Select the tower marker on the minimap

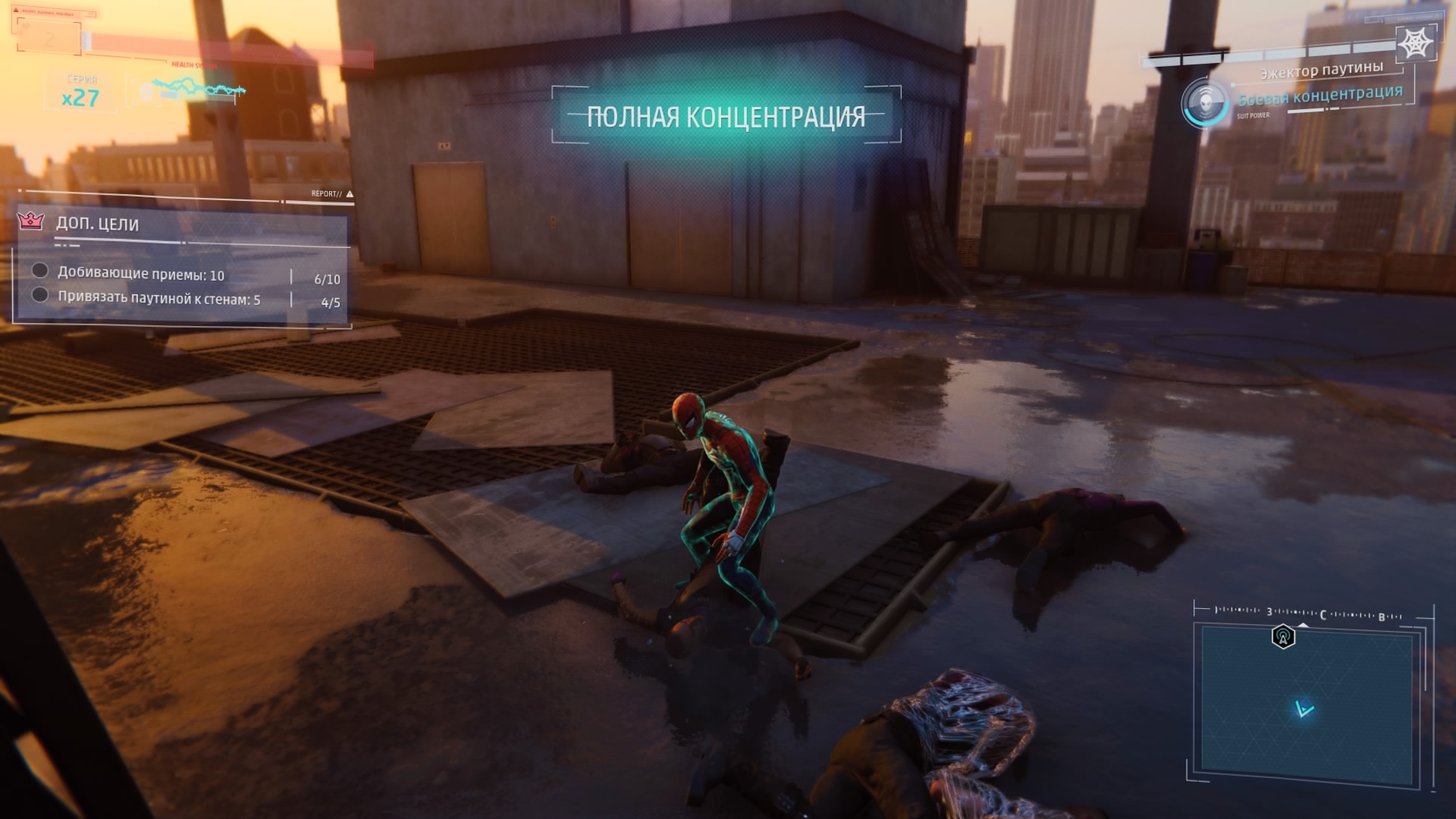(x=1283, y=637)
